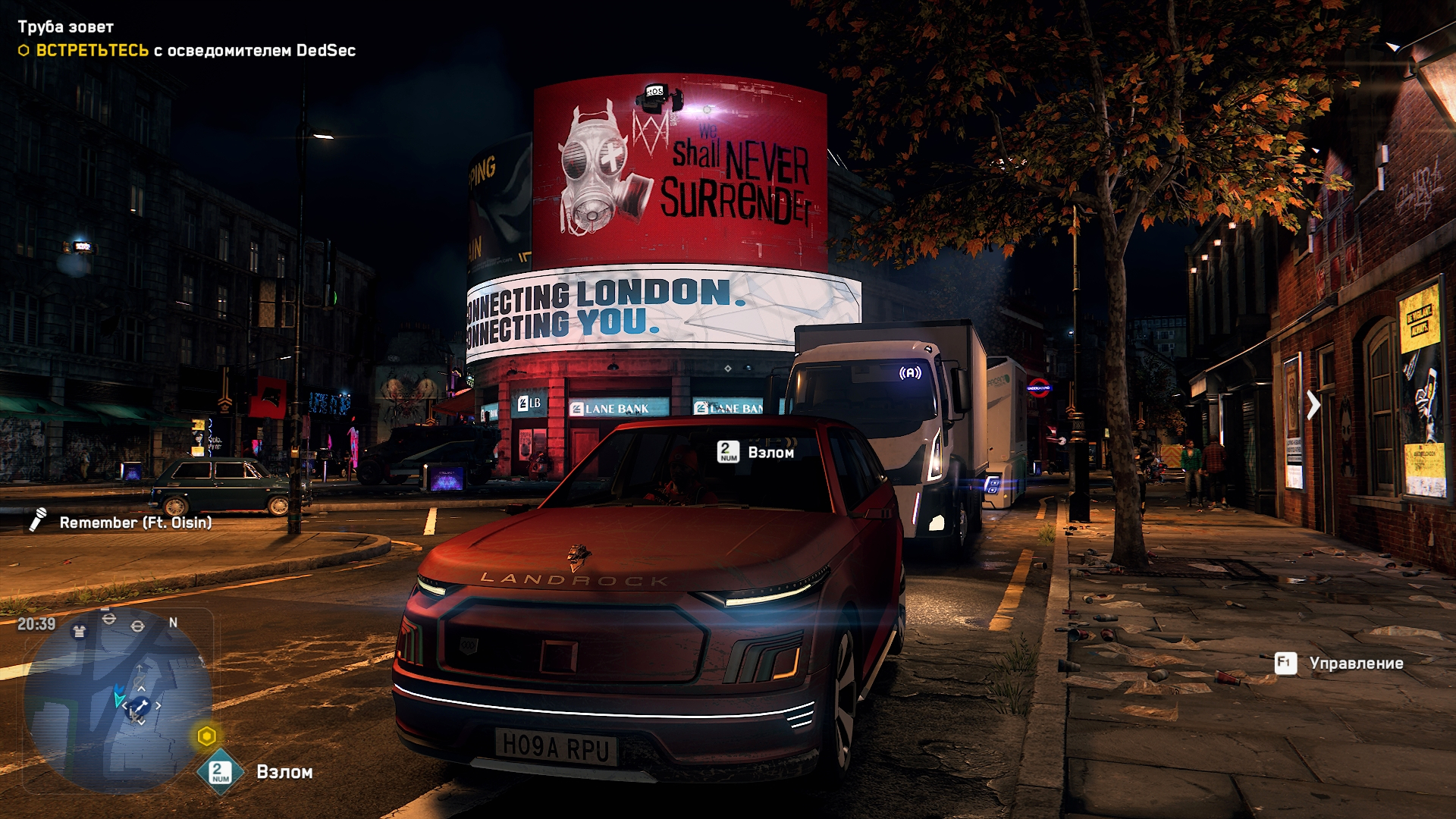Click the DedSec informant objective tracker
1456x819 pixels.
[196, 51]
